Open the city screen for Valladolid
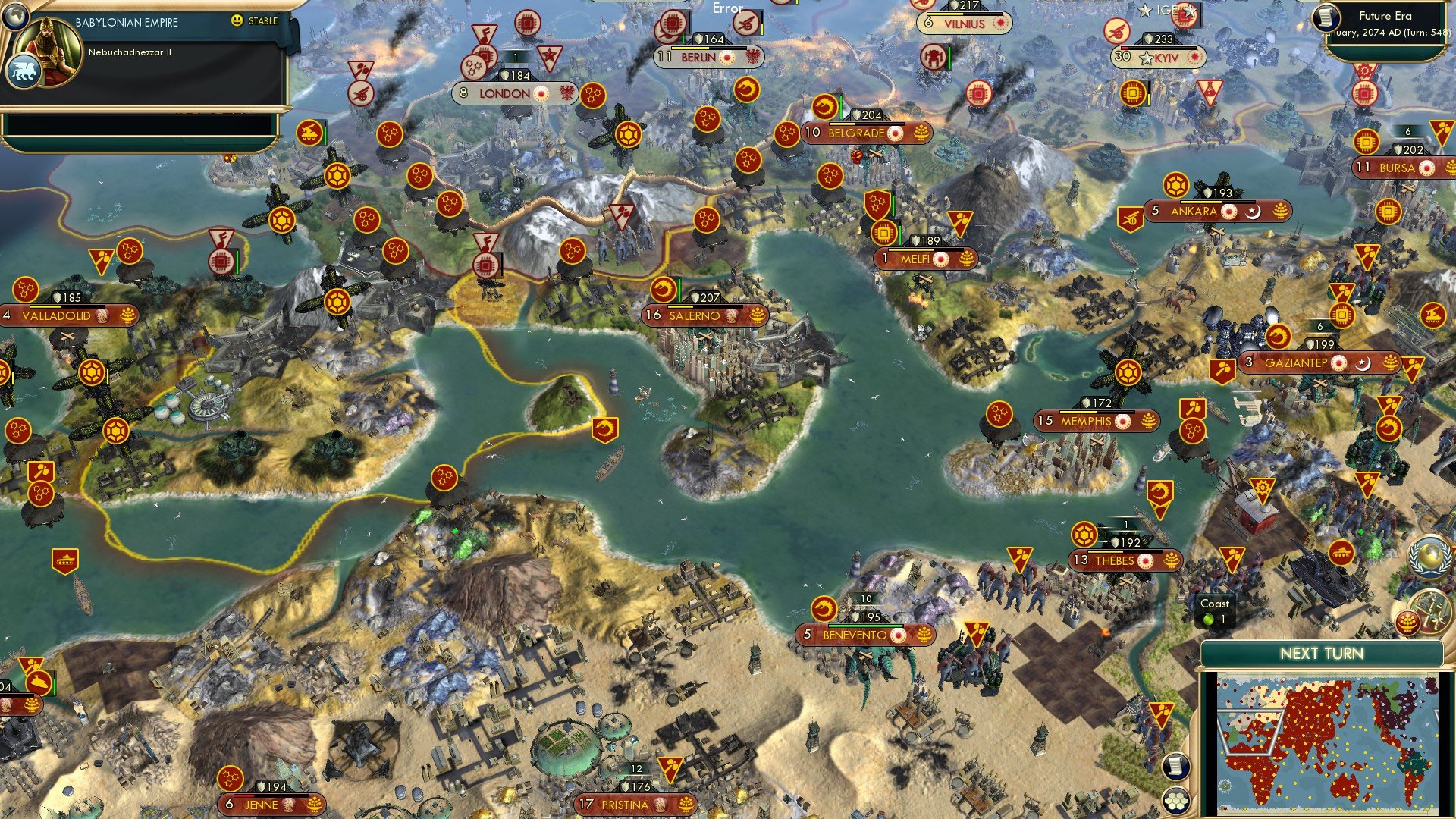Screen dimensions: 1456x819 pos(55,317)
